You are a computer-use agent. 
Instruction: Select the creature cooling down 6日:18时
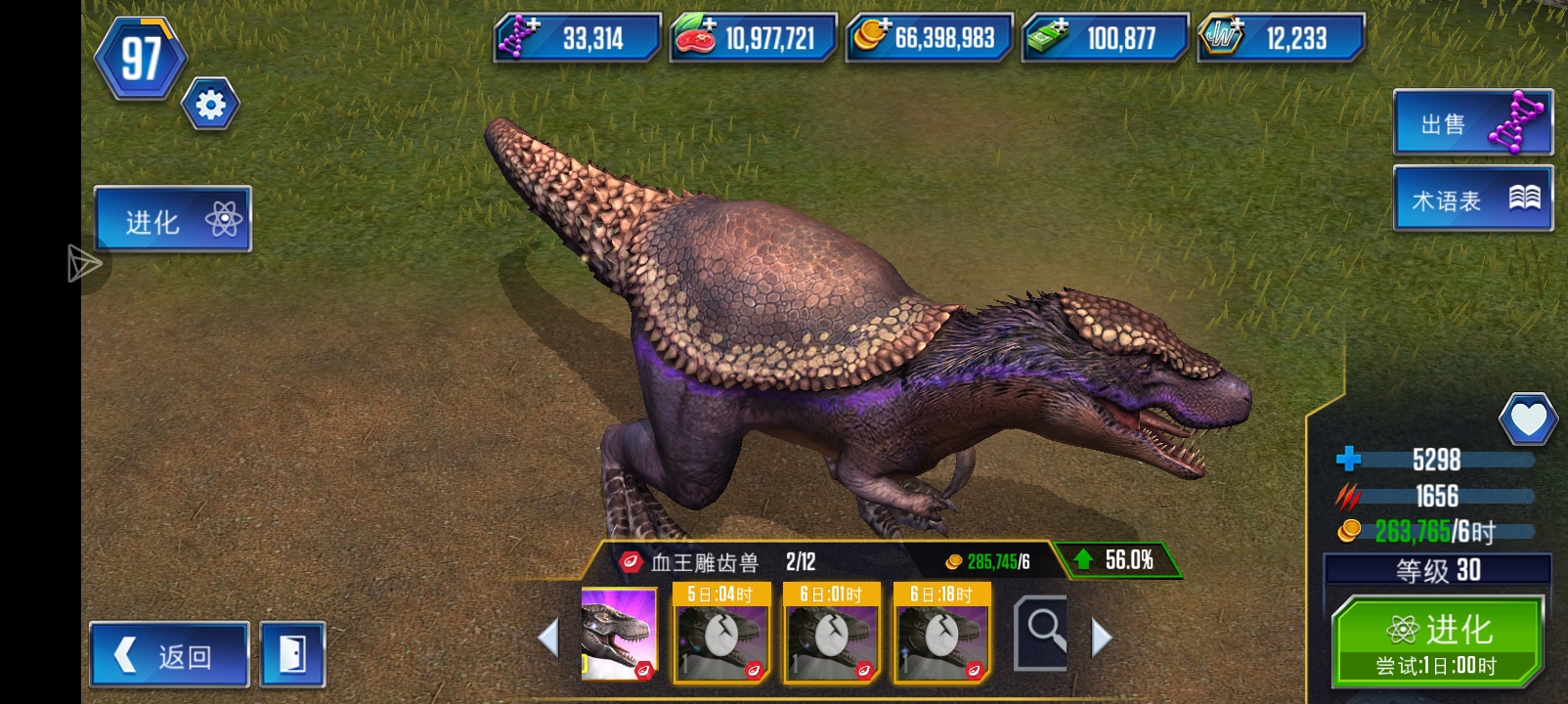coord(942,632)
